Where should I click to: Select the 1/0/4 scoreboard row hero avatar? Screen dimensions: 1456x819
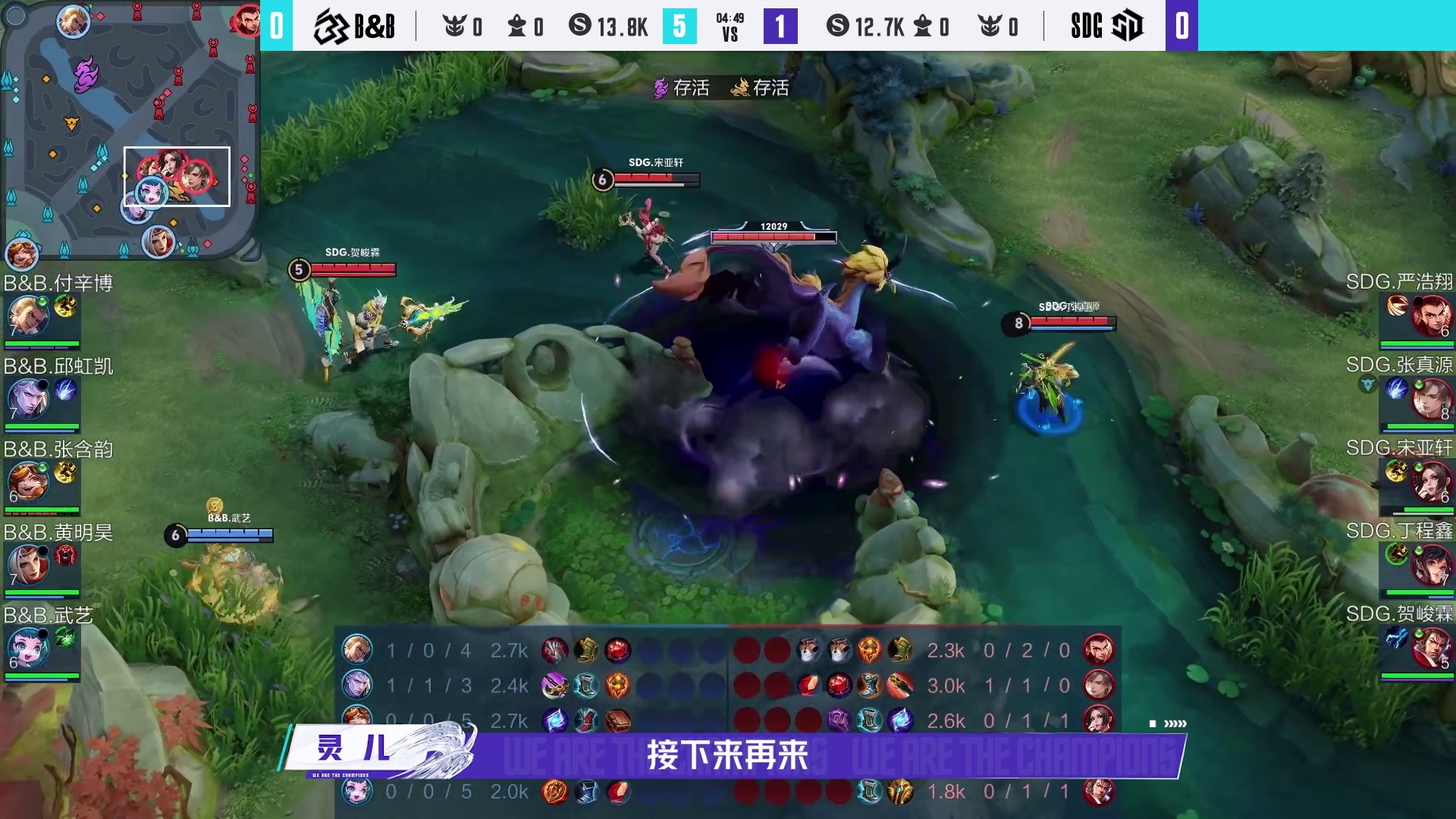357,650
